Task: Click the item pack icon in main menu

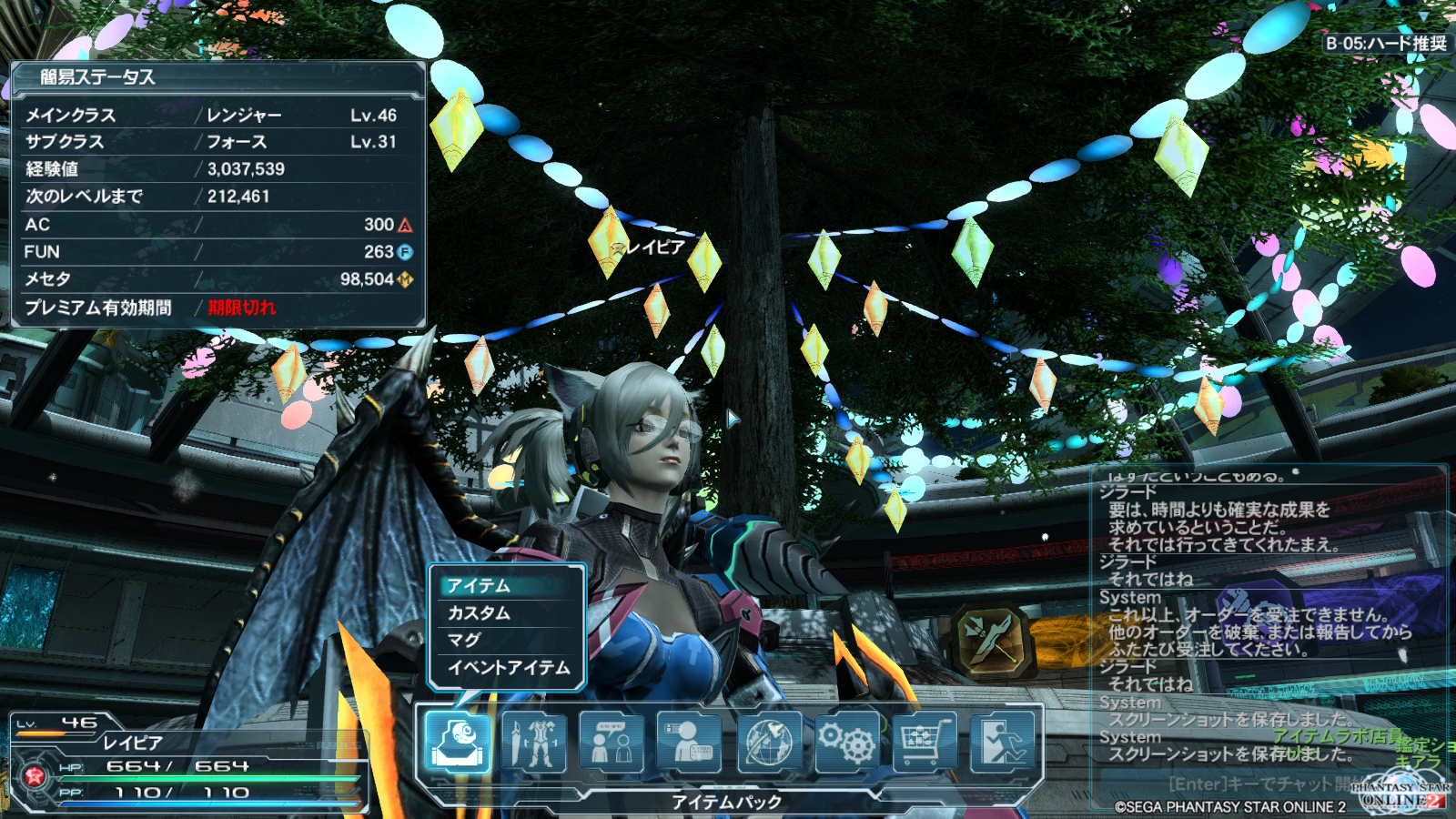Action: (458, 742)
